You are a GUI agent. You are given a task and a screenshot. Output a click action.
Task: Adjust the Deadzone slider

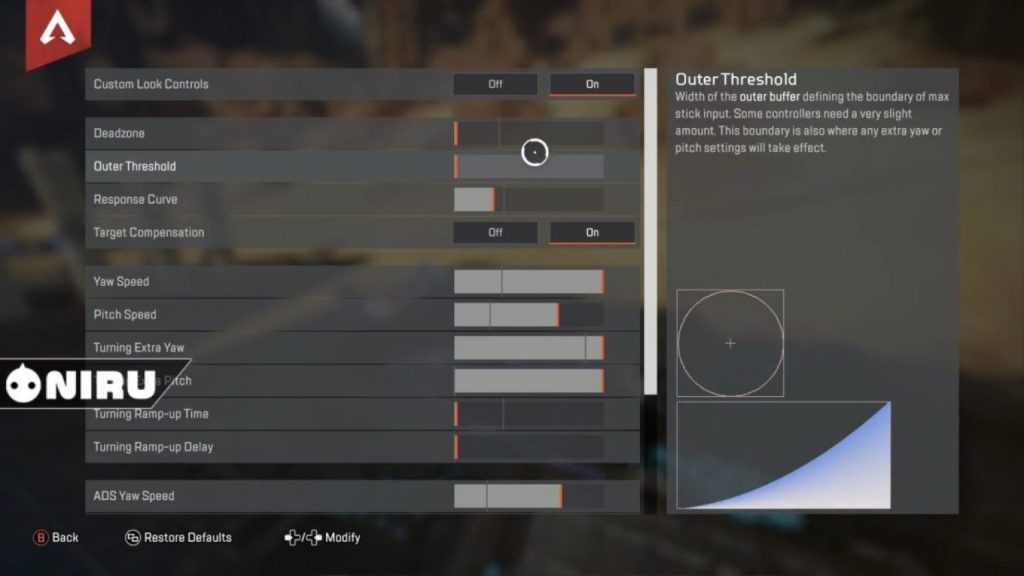tap(529, 133)
